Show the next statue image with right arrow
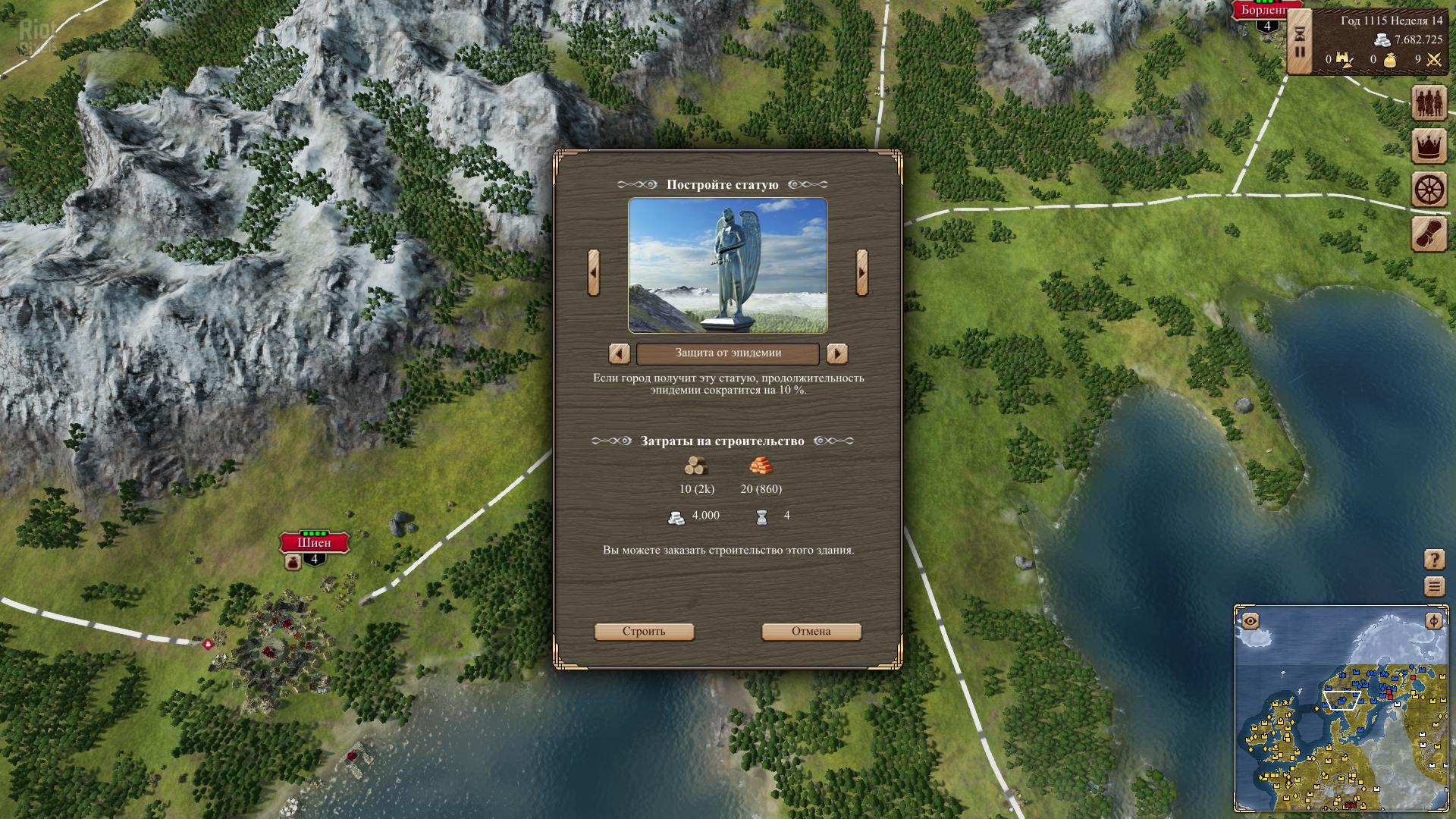Viewport: 1456px width, 819px height. point(861,272)
